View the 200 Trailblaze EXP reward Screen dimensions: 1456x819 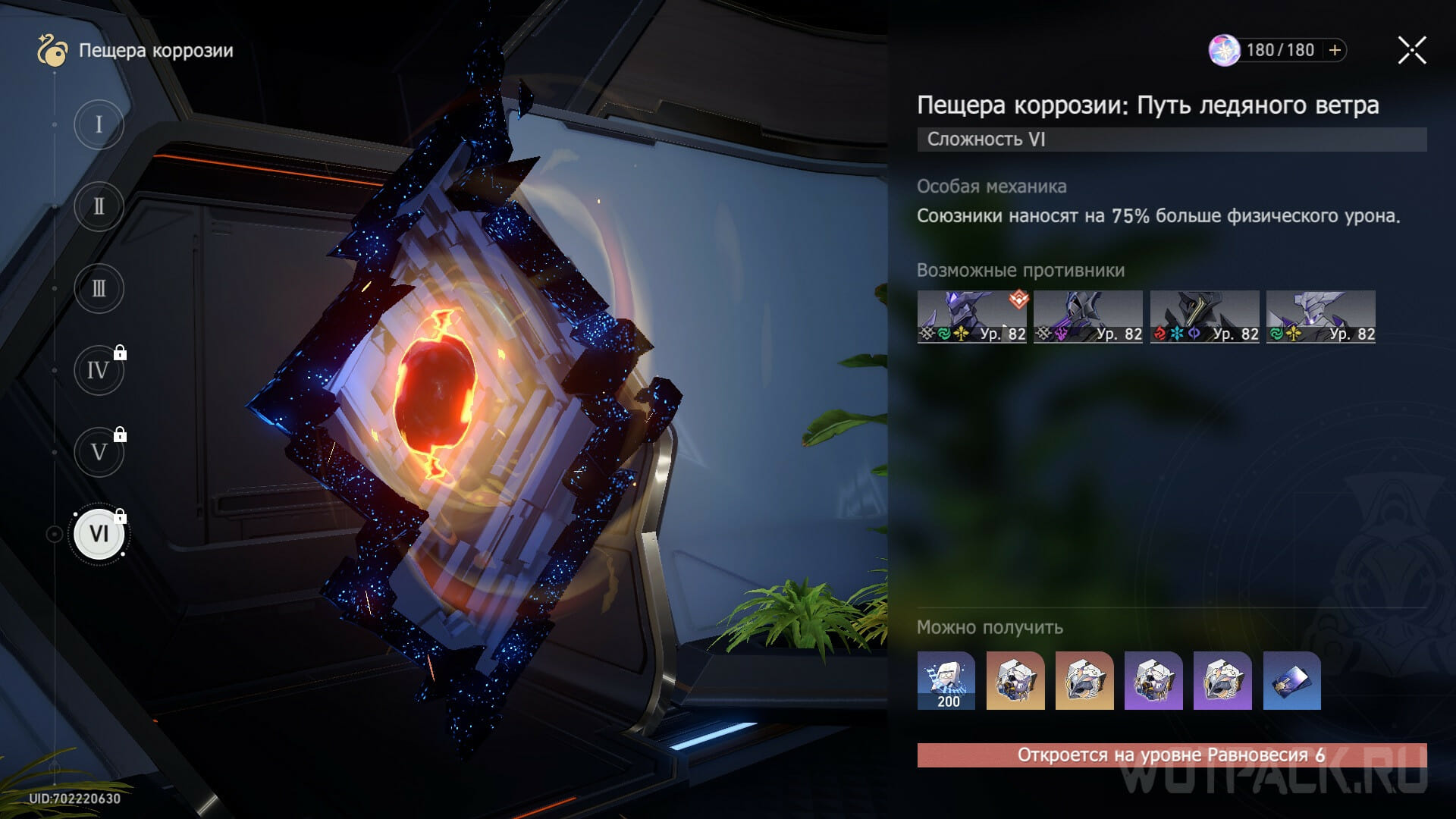pyautogui.click(x=946, y=680)
